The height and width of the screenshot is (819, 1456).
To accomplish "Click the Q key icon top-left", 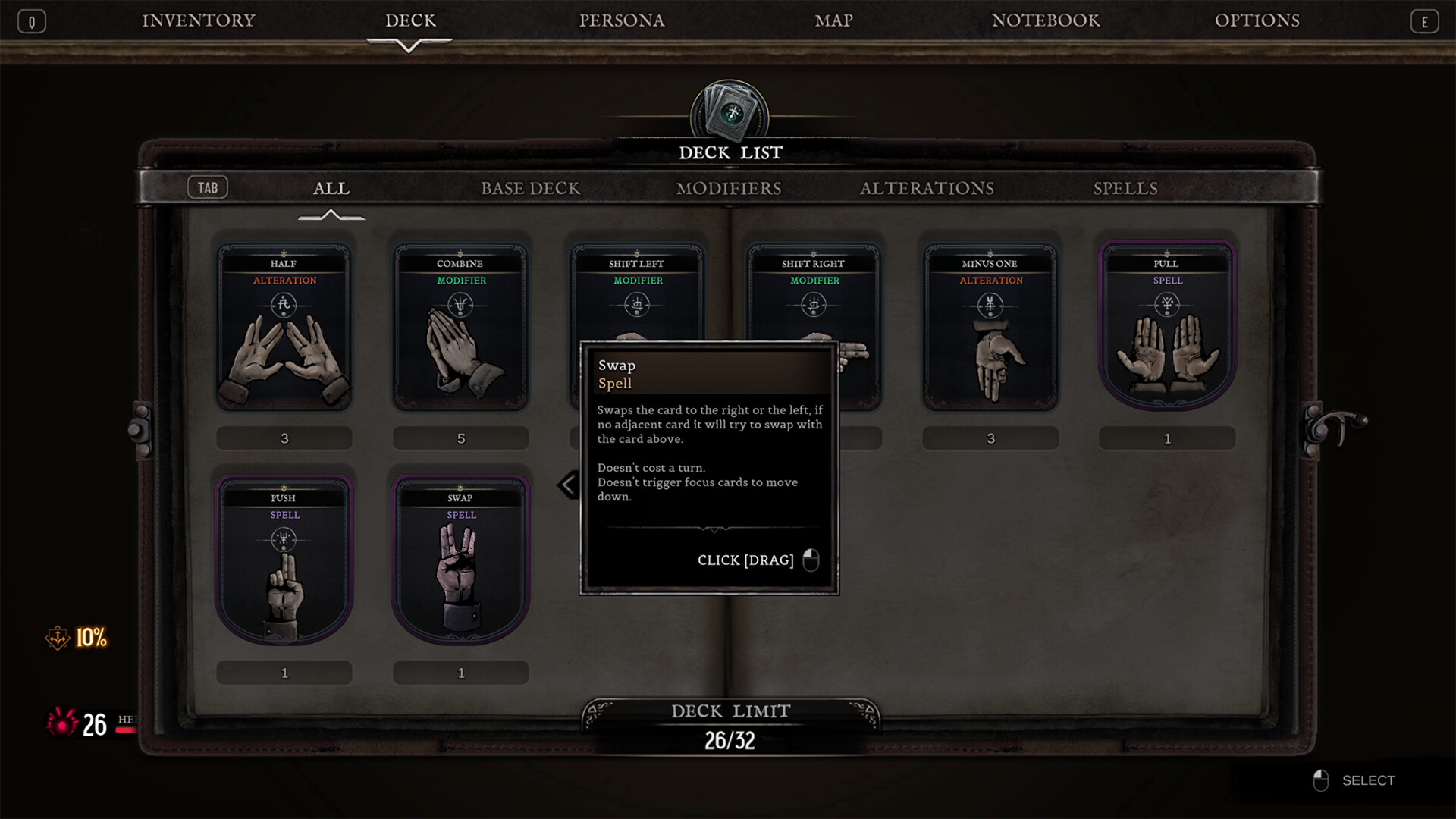I will click(31, 20).
